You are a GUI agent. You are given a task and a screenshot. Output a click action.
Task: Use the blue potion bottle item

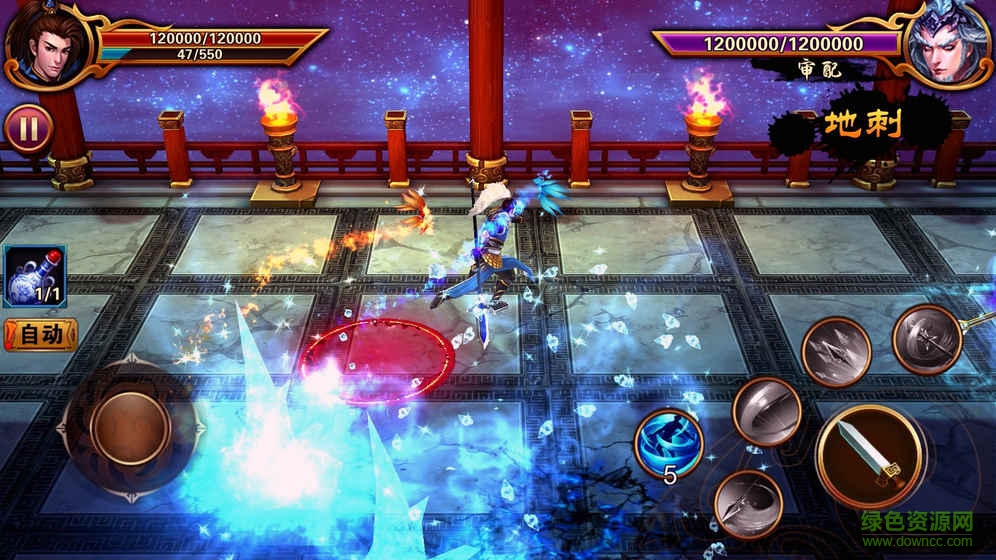[34, 275]
